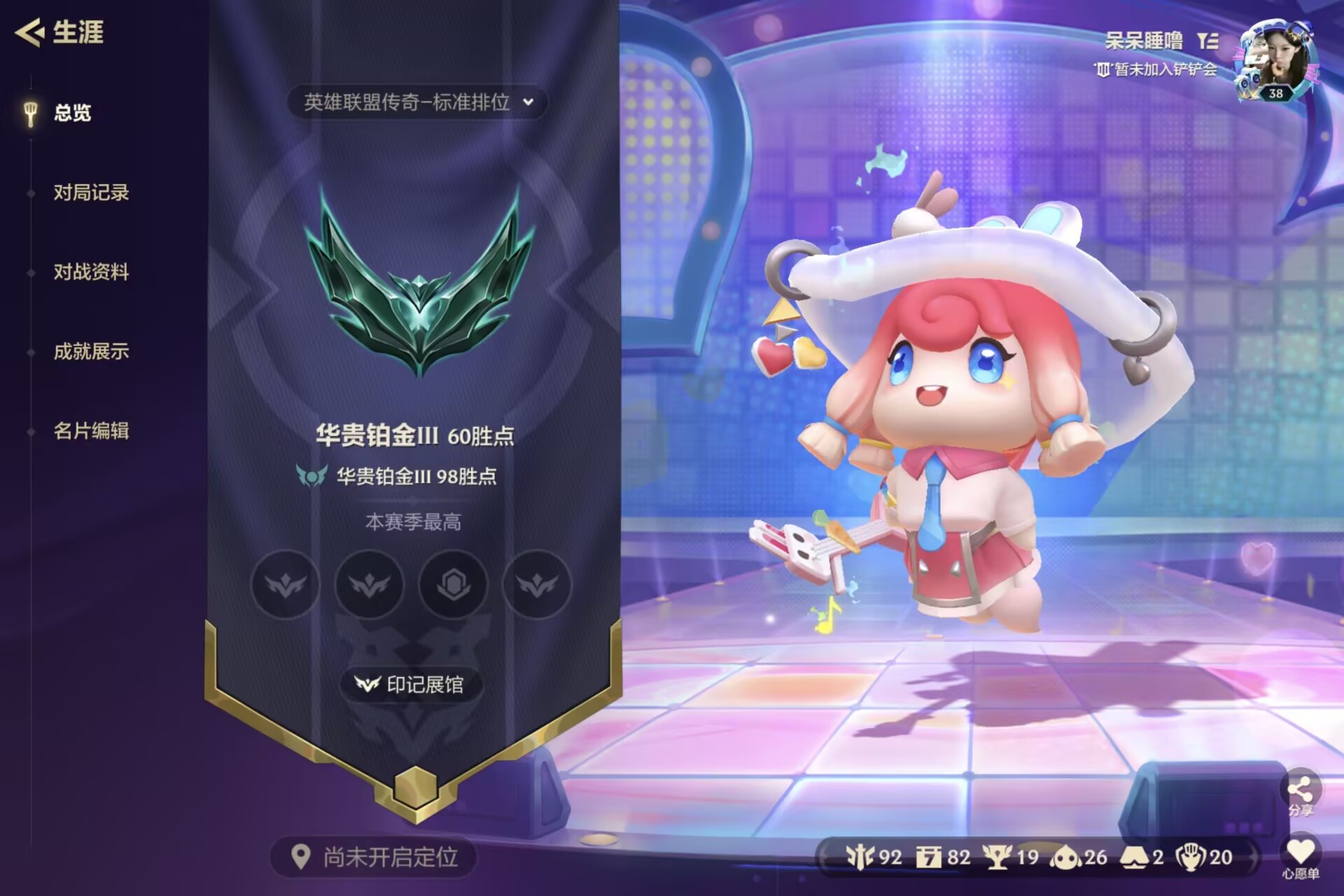Image resolution: width=1344 pixels, height=896 pixels.
Task: Switch to the 对局记录 match history tab
Action: coord(92,193)
